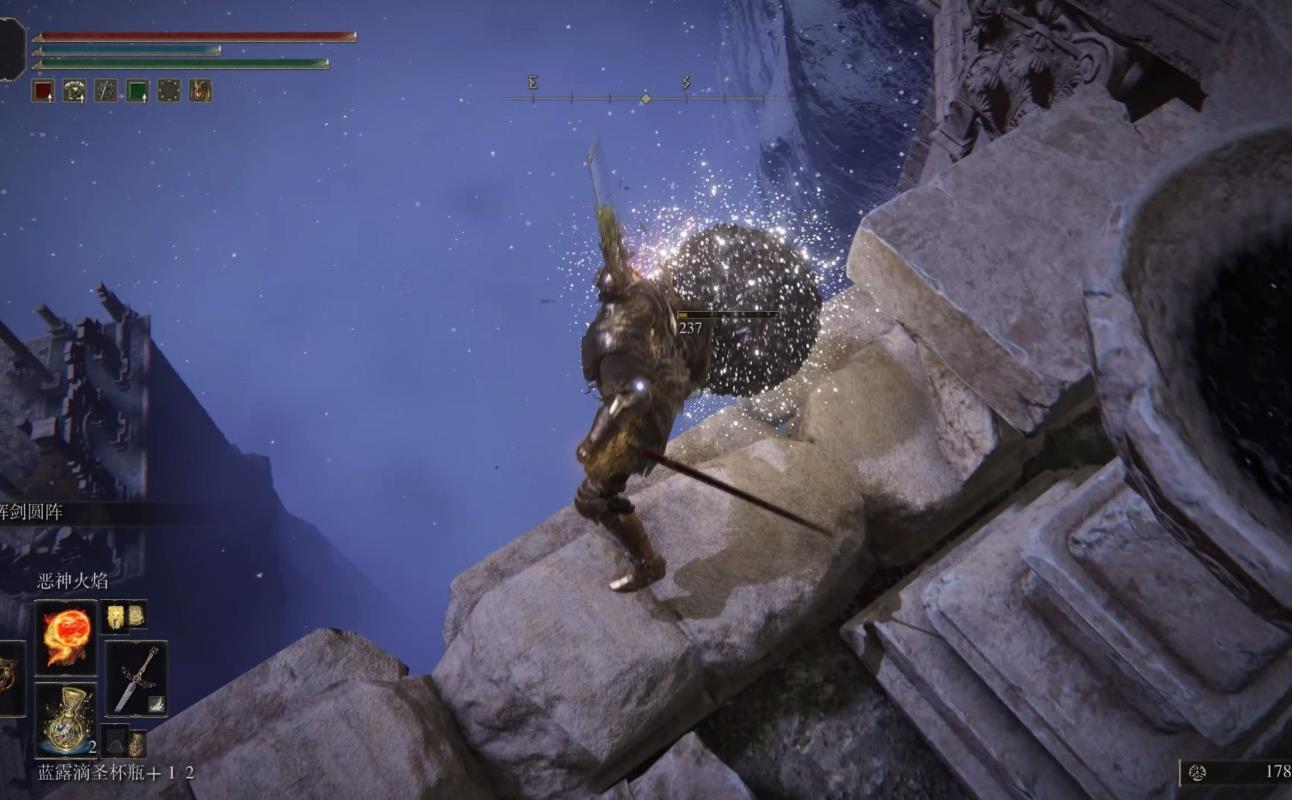Click the green square buff icon
1292x800 pixels.
click(137, 91)
